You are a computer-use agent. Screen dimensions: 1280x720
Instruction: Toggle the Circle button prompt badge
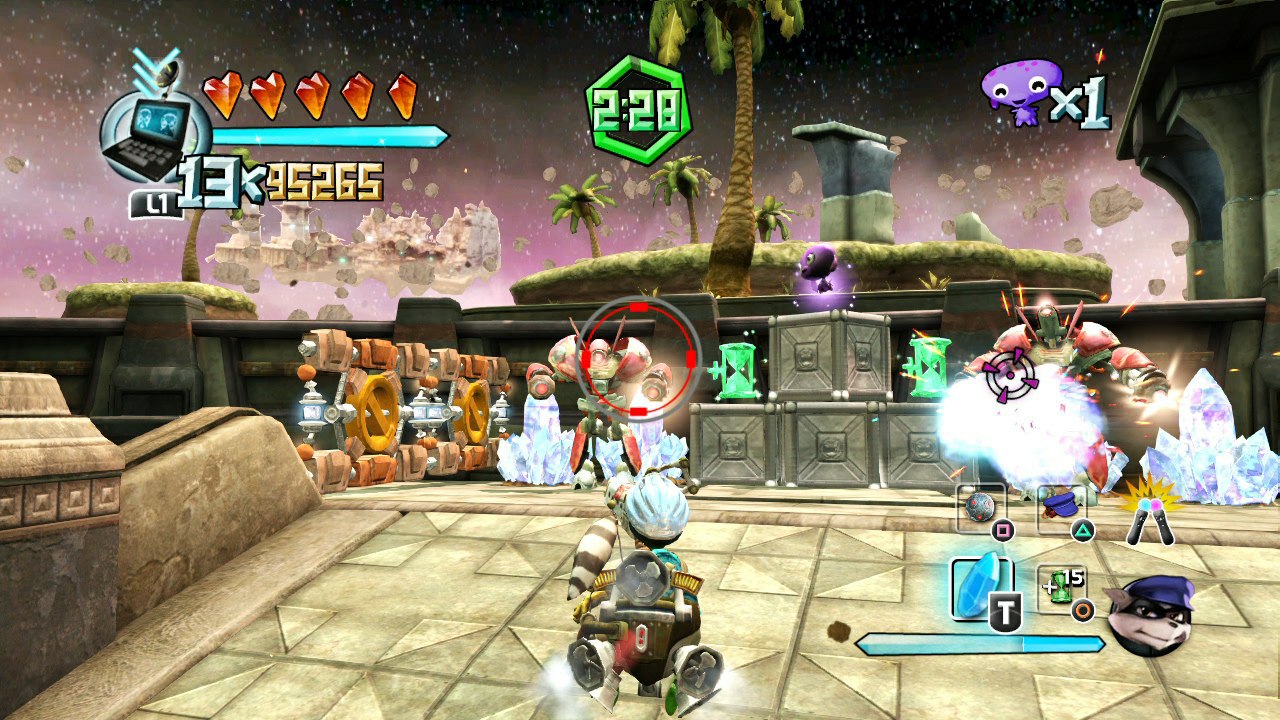tap(1081, 608)
